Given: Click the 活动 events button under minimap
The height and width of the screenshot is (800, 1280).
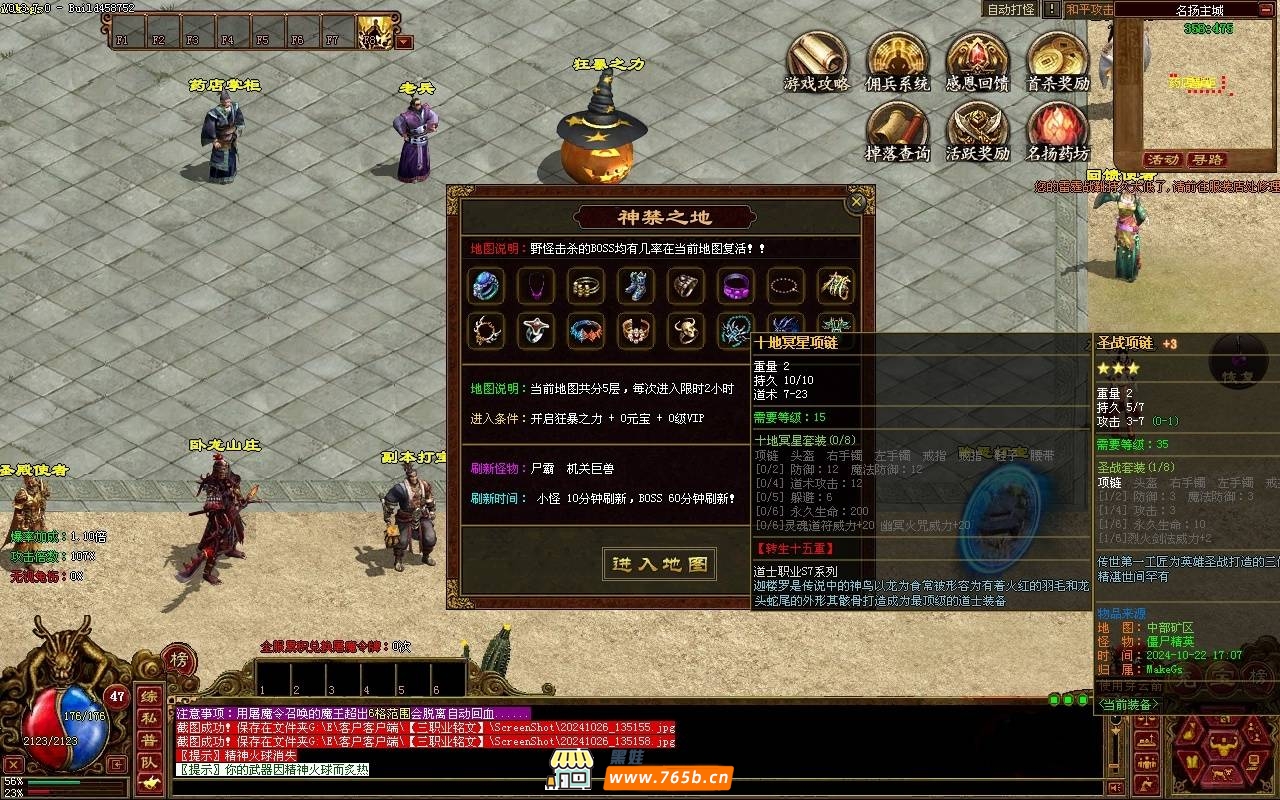Looking at the screenshot, I should [x=1163, y=160].
